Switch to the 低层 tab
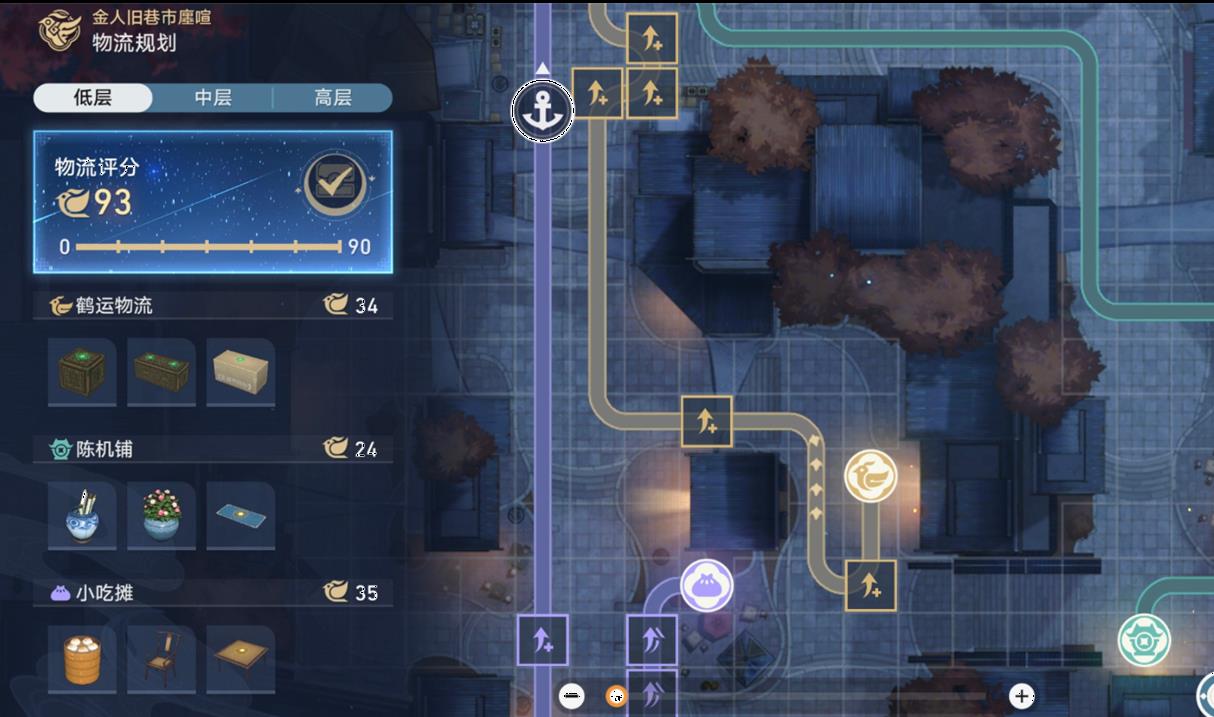Image resolution: width=1214 pixels, height=717 pixels. (x=93, y=98)
